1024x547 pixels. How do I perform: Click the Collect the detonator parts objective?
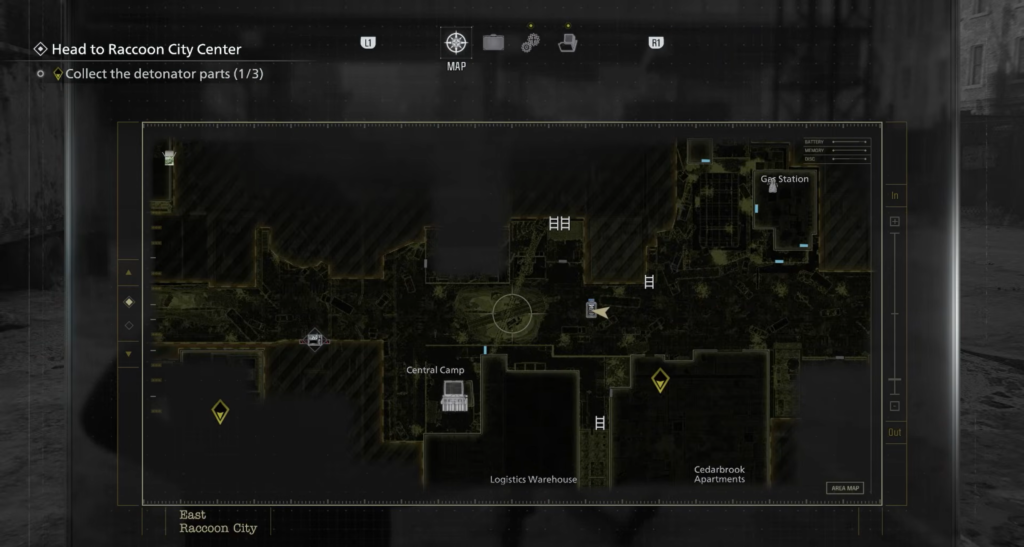click(x=164, y=73)
